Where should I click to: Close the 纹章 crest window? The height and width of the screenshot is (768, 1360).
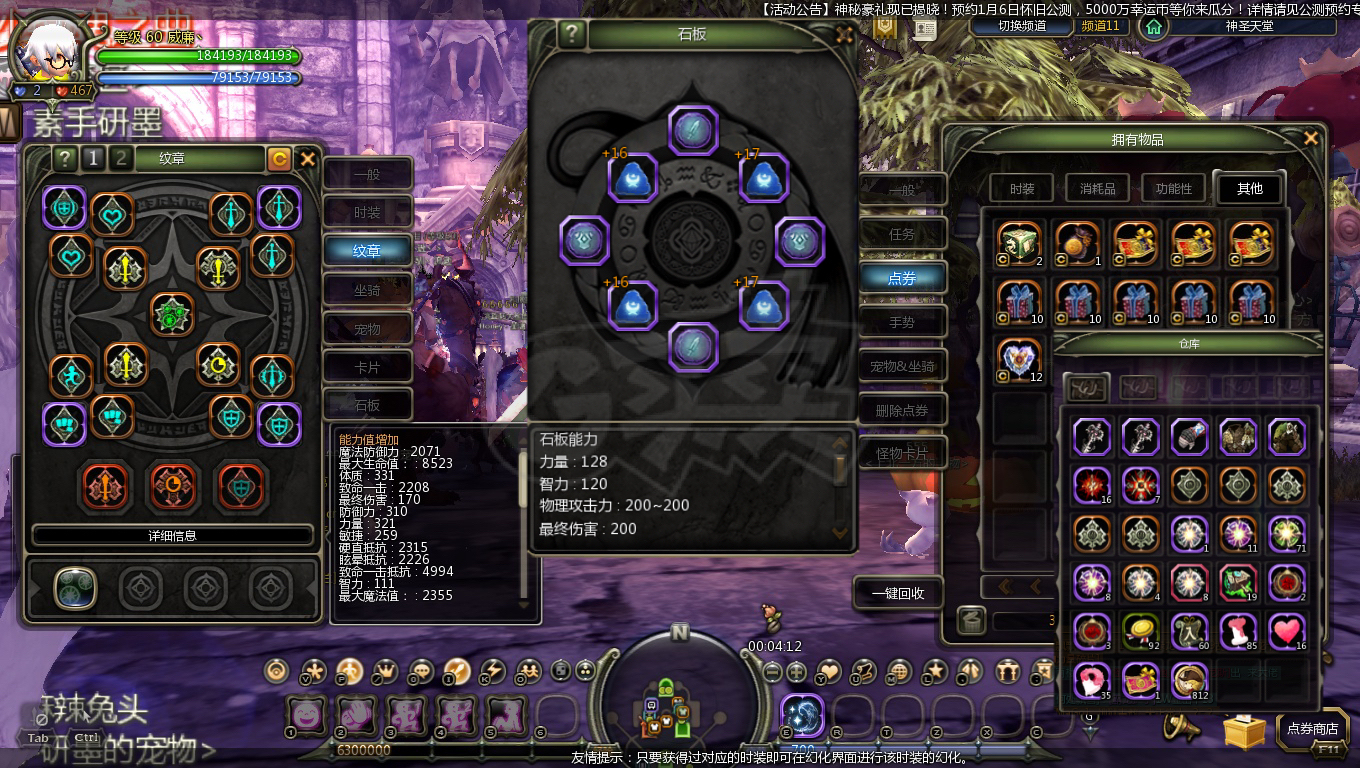(308, 158)
